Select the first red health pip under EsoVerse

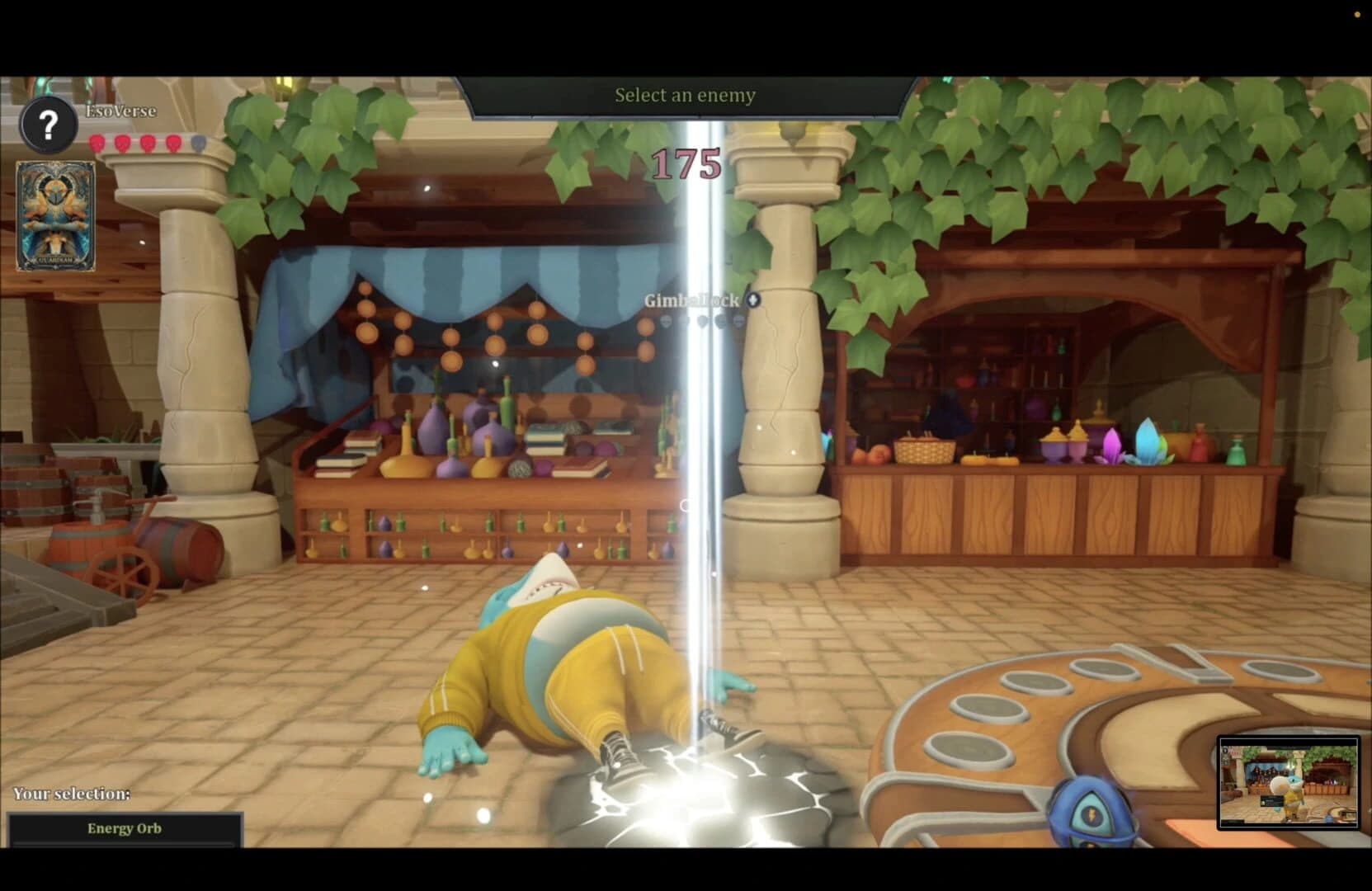click(x=97, y=144)
